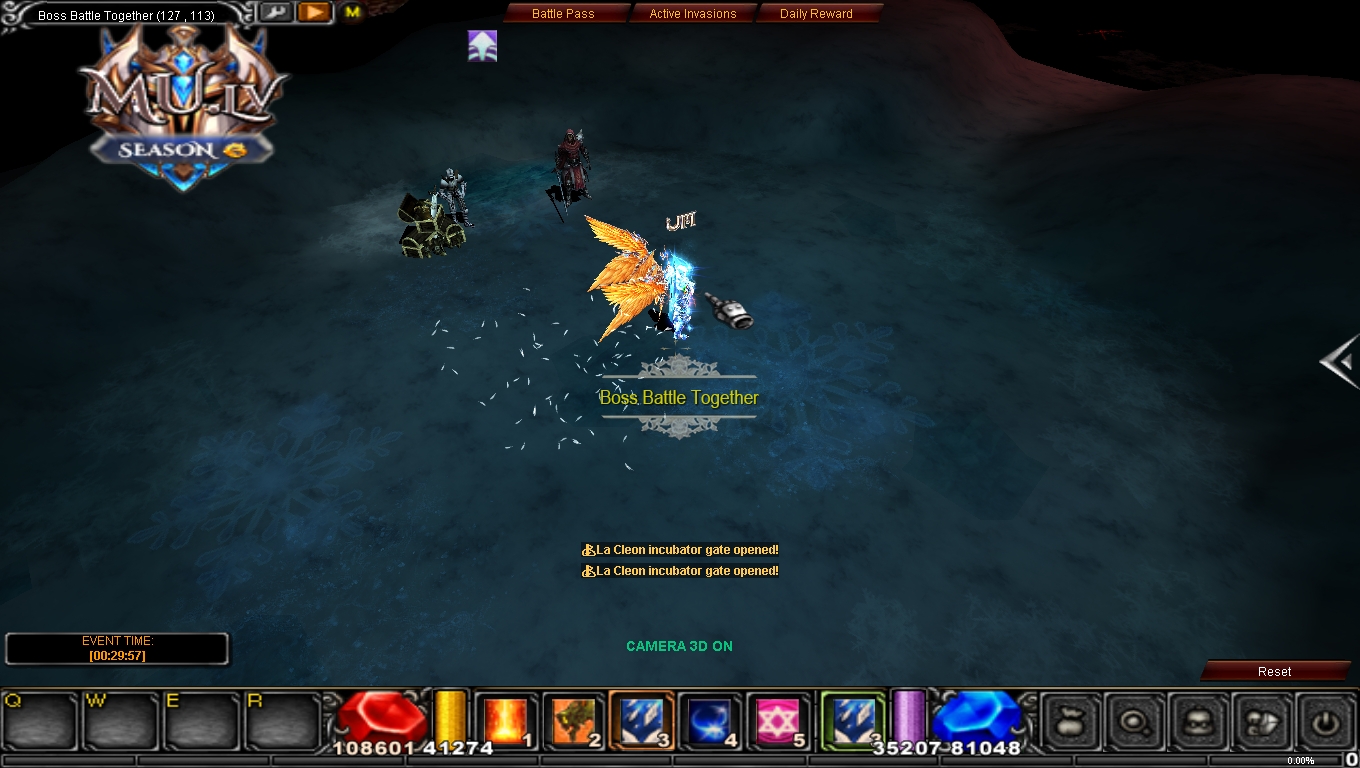The image size is (1360, 768).
Task: Click the yellow M icon at top left
Action: (350, 12)
